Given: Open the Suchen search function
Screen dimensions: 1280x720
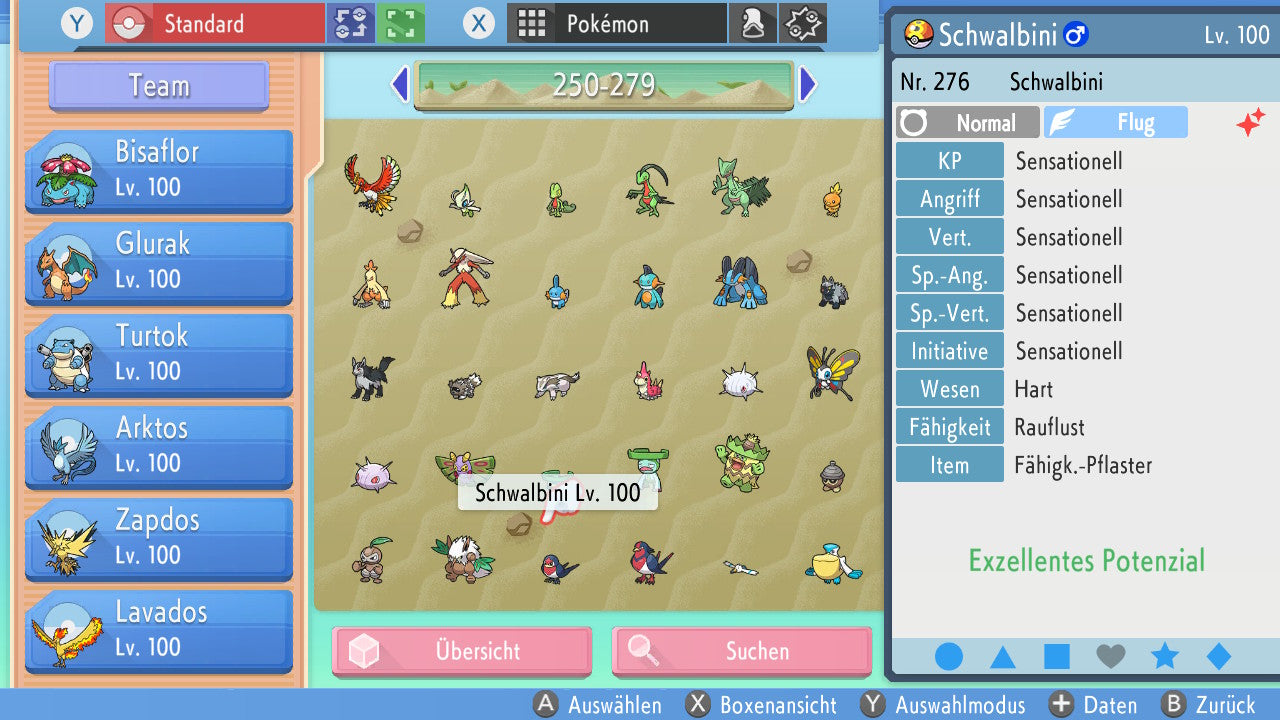Looking at the screenshot, I should pyautogui.click(x=741, y=651).
